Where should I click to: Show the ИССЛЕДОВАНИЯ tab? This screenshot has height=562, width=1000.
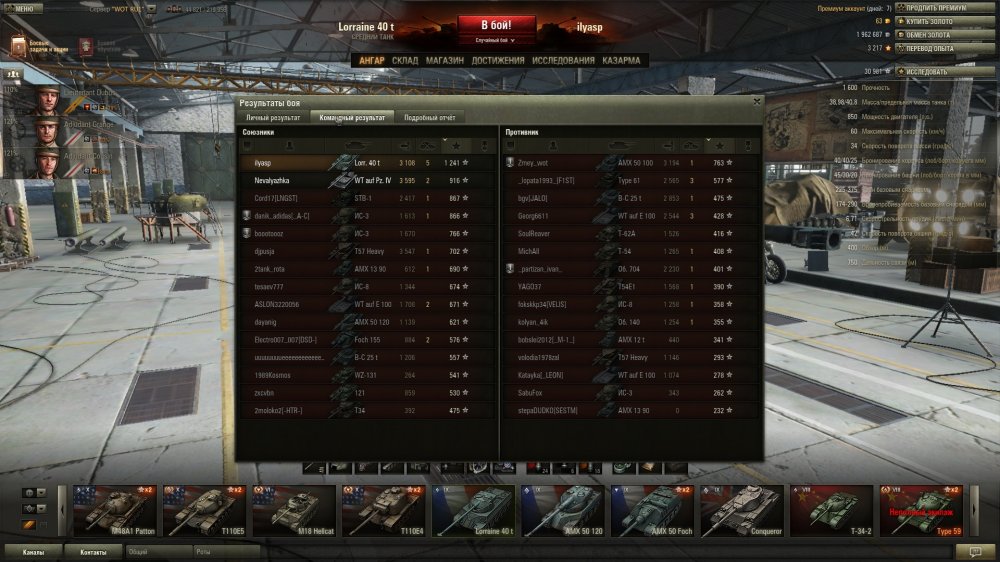coord(563,60)
